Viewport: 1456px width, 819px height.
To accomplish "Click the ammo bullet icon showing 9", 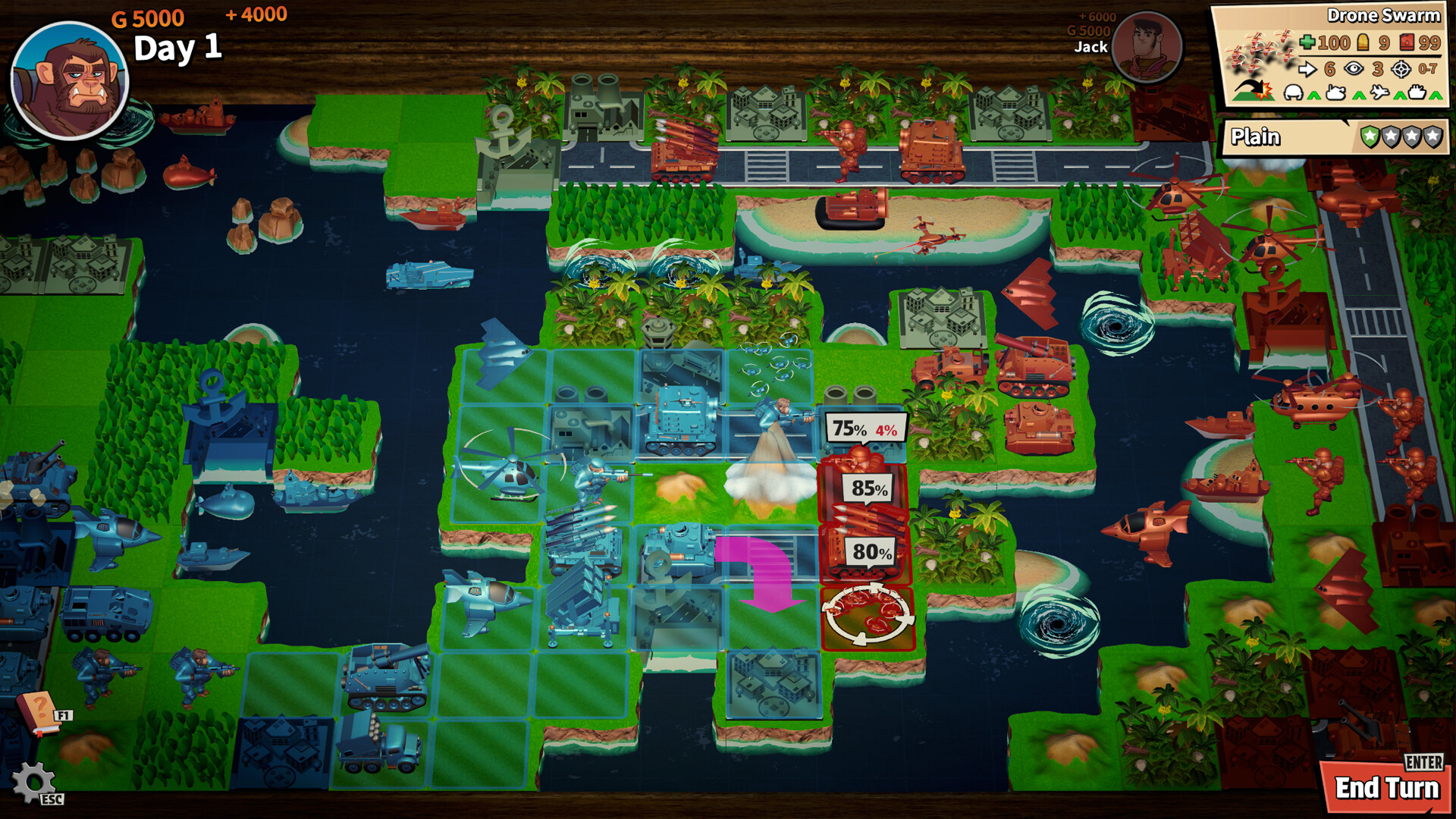I will 1363,43.
